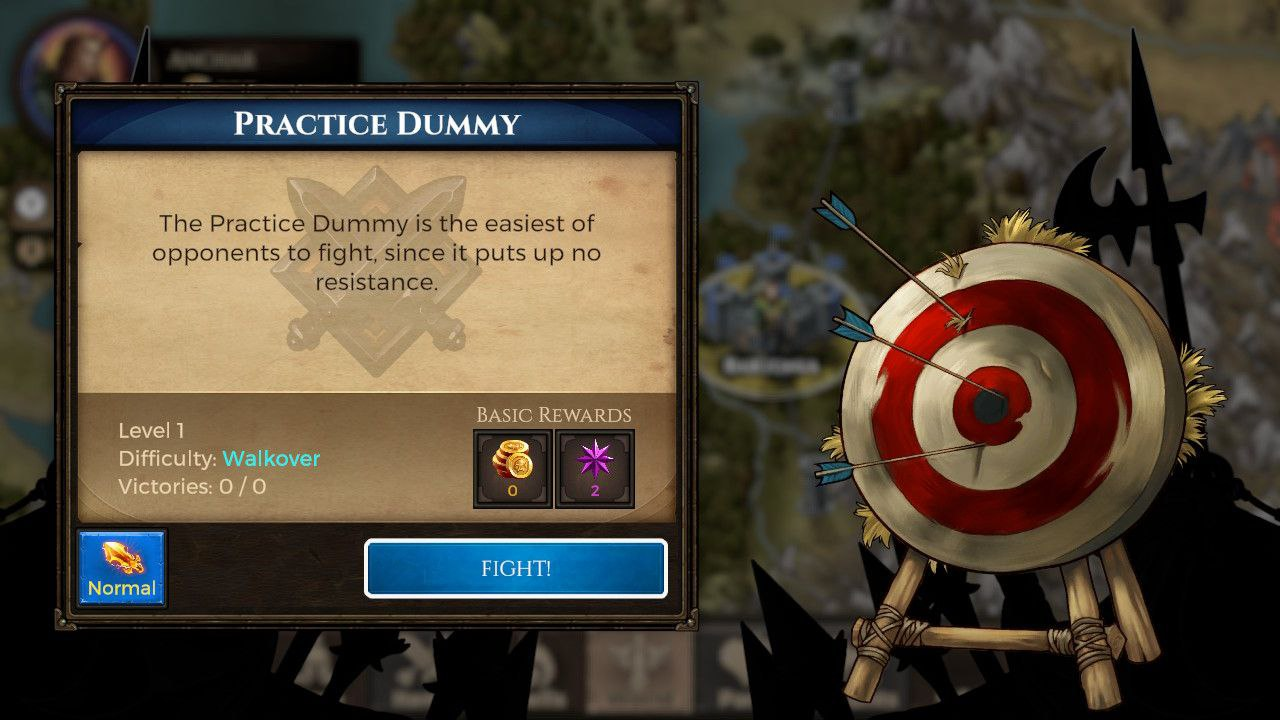The width and height of the screenshot is (1280, 720).
Task: Inspect the gold coins reward
Action: pyautogui.click(x=512, y=468)
